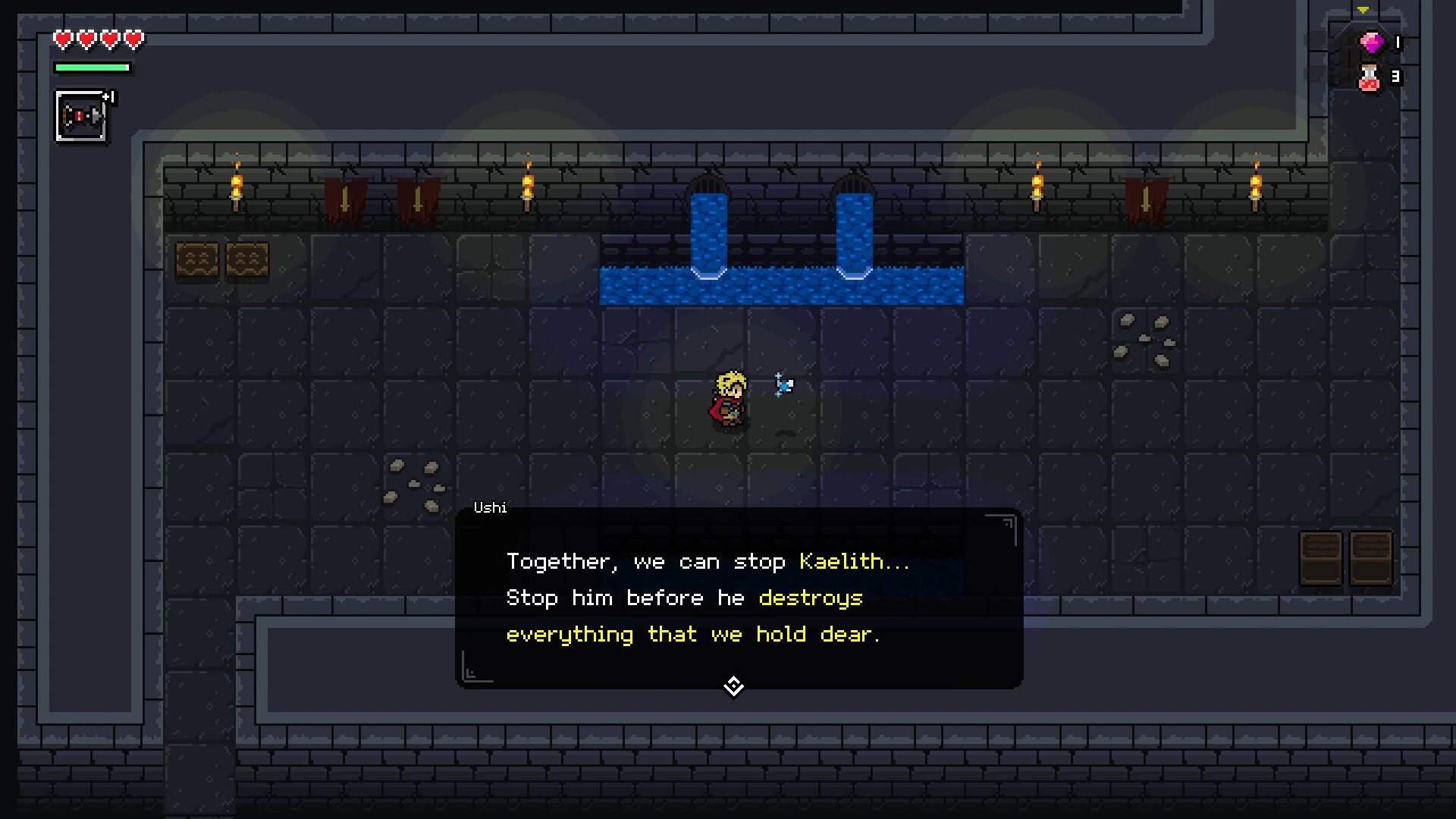Screen dimensions: 1456x819
Task: Open the left wooden door at bottom right
Action: pos(1321,557)
